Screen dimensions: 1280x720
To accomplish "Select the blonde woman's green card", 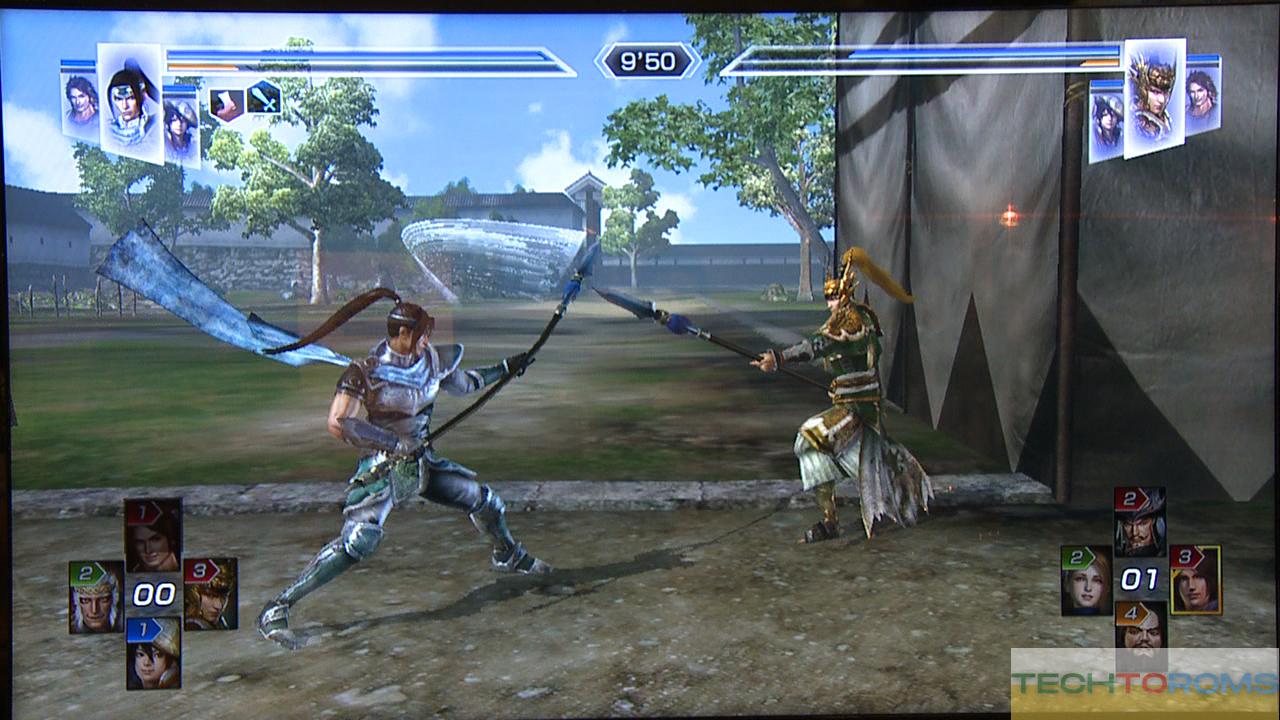I will coord(1086,580).
